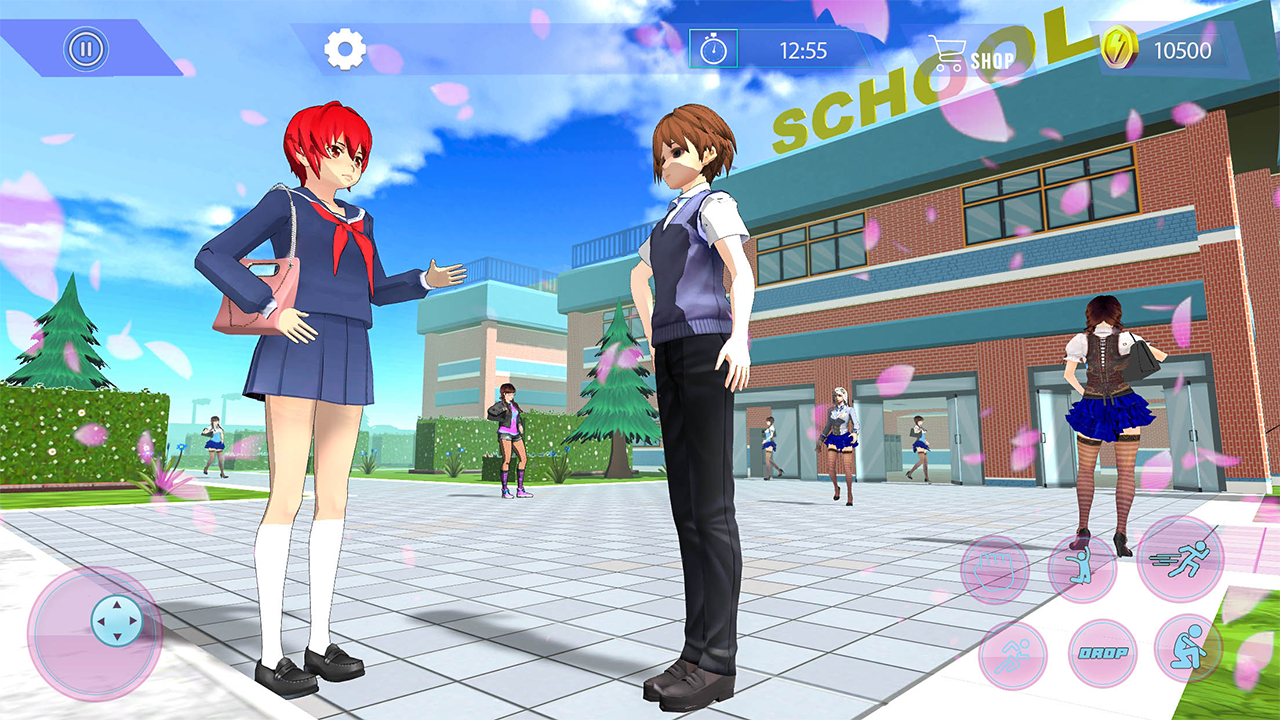Select the kneeling crouch icon
The width and height of the screenshot is (1280, 720).
1188,650
